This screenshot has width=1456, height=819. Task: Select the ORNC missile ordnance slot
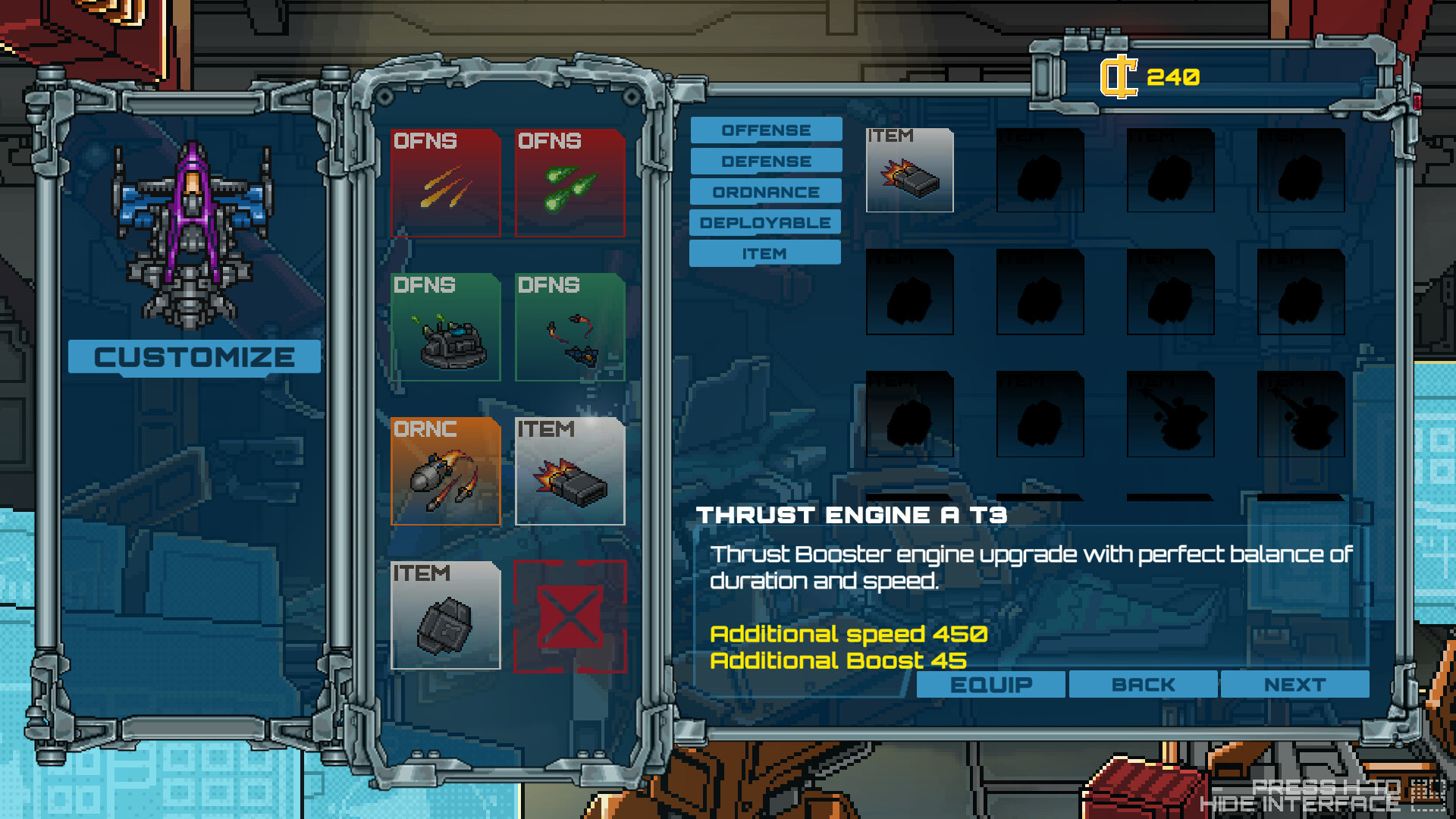(445, 471)
